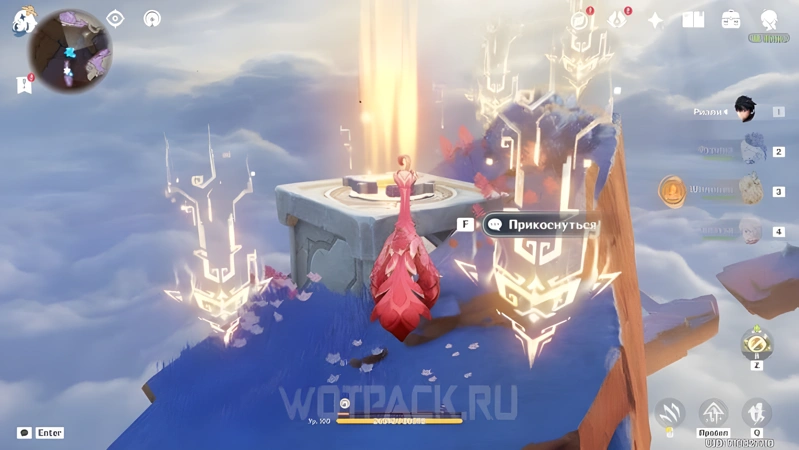Click the quest navigation eye icon

[115, 19]
